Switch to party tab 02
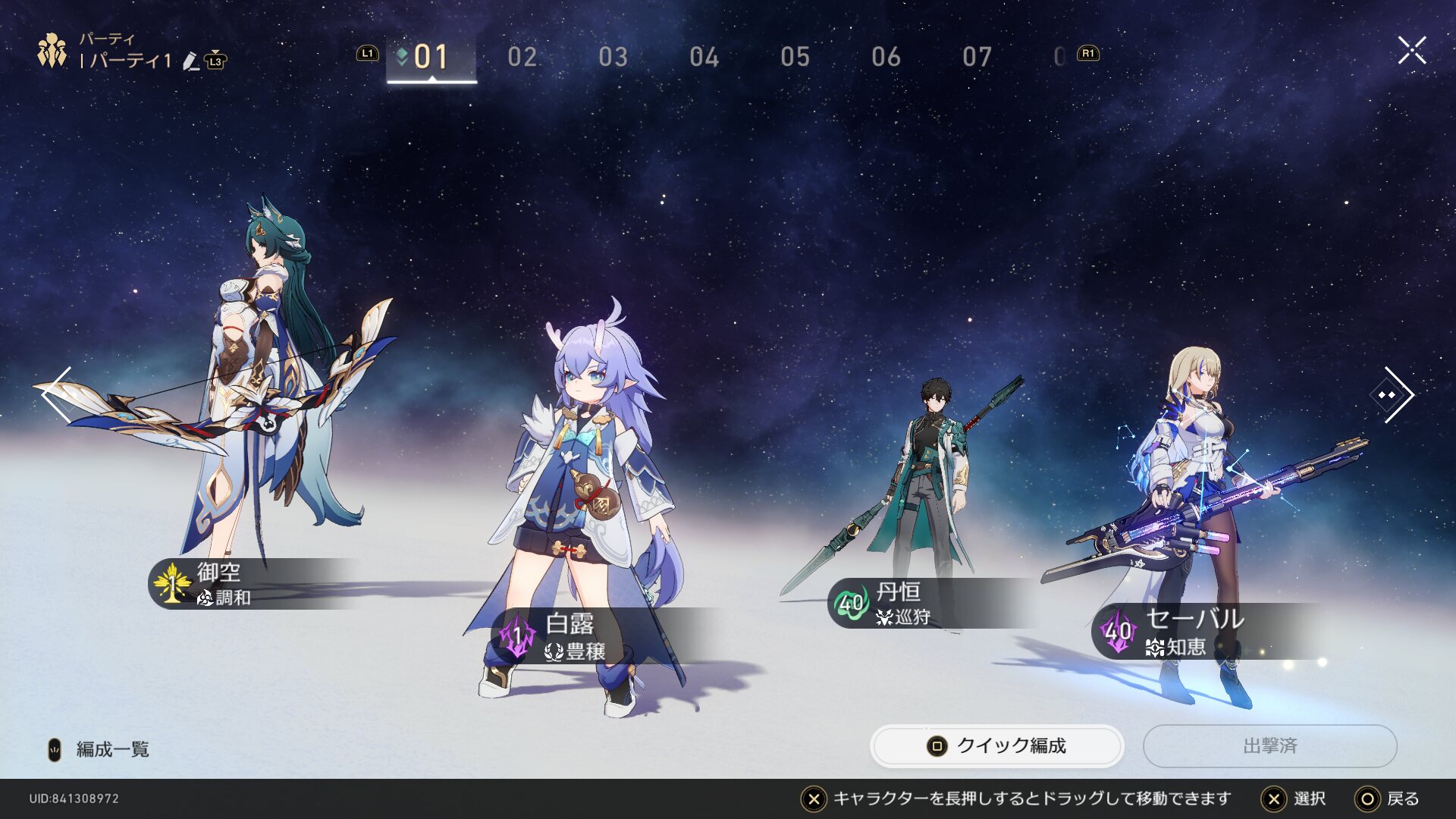 [x=522, y=57]
